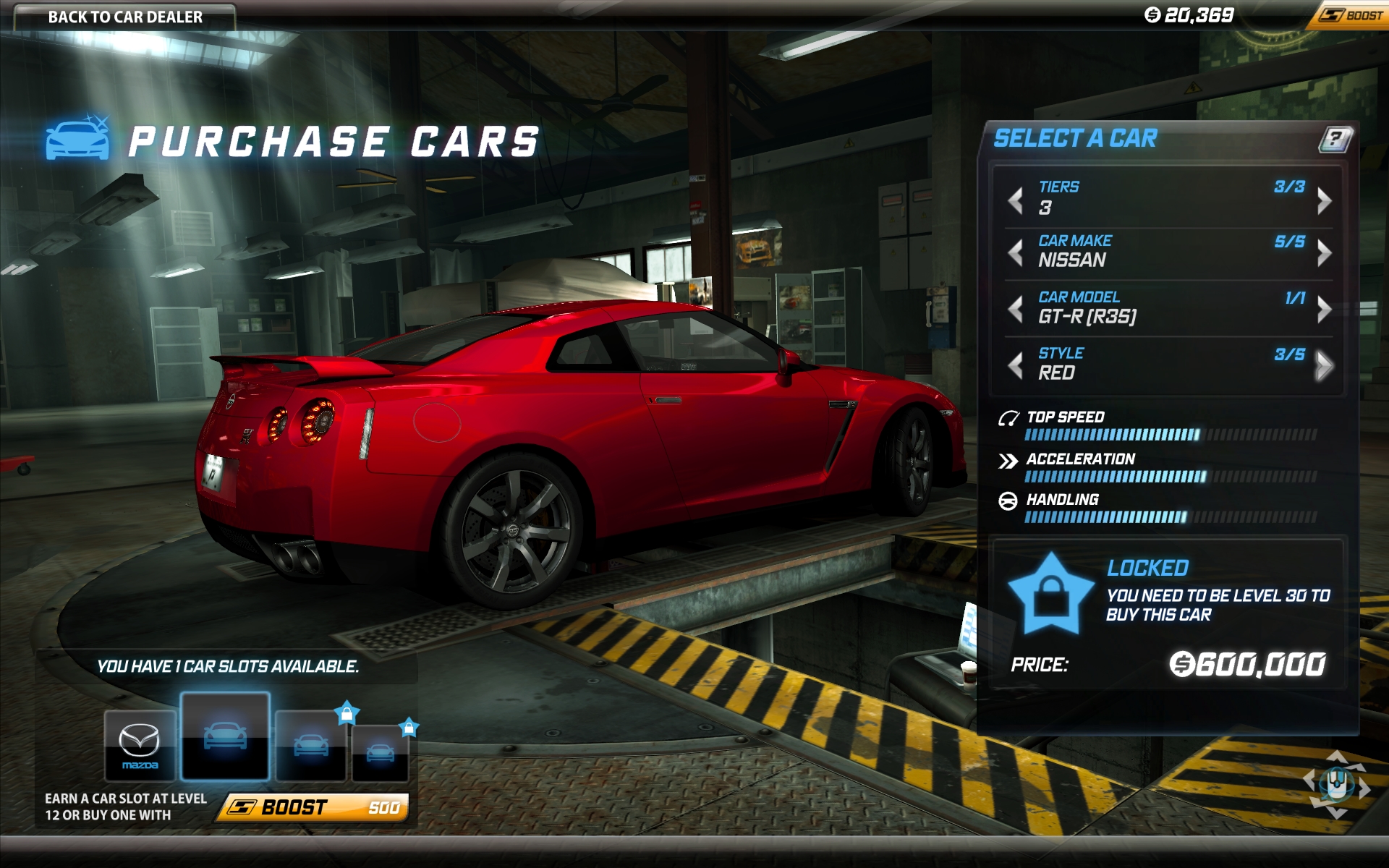Select the previous car model

(1016, 309)
